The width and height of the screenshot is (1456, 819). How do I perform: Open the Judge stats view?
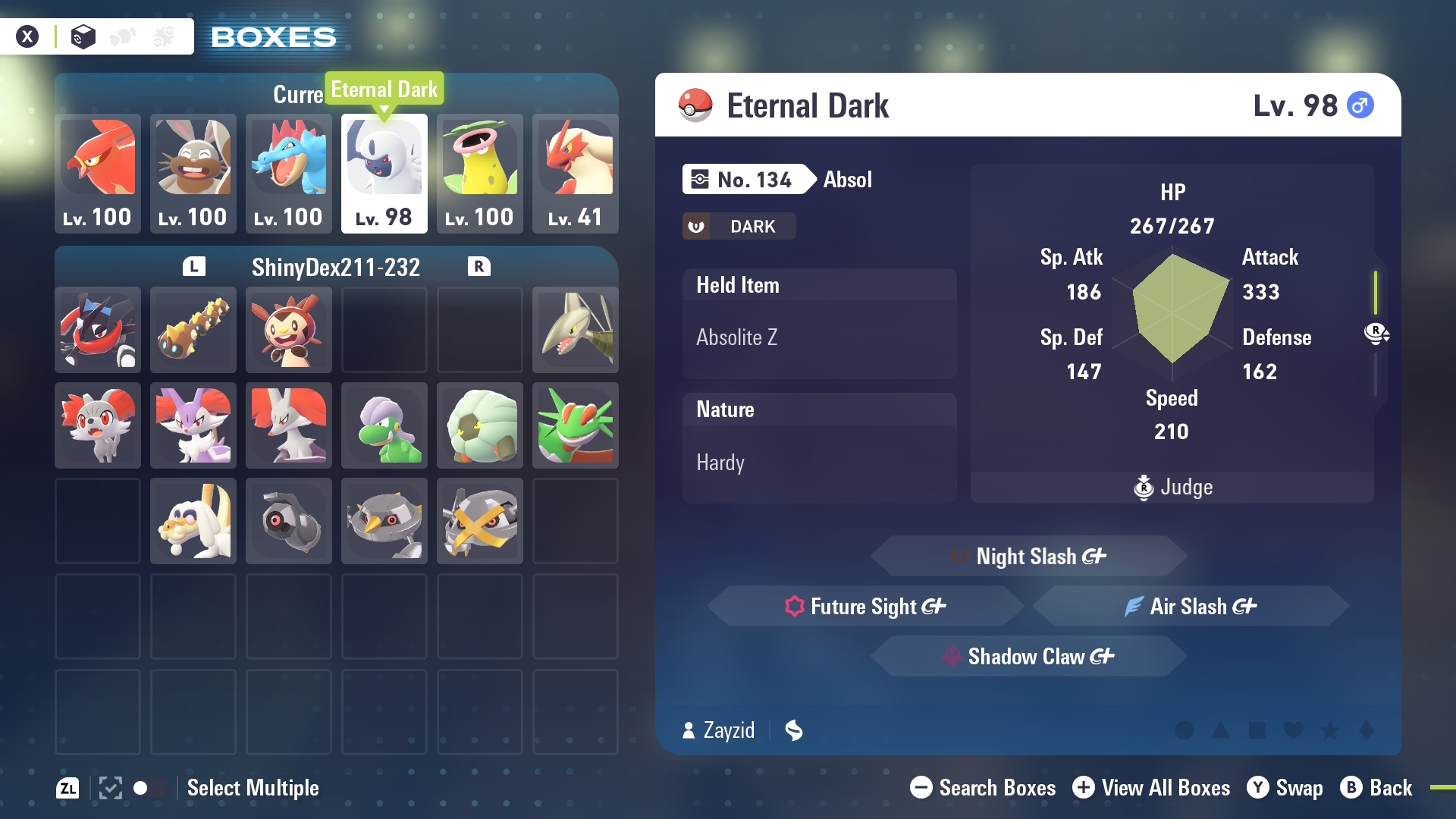(x=1172, y=487)
